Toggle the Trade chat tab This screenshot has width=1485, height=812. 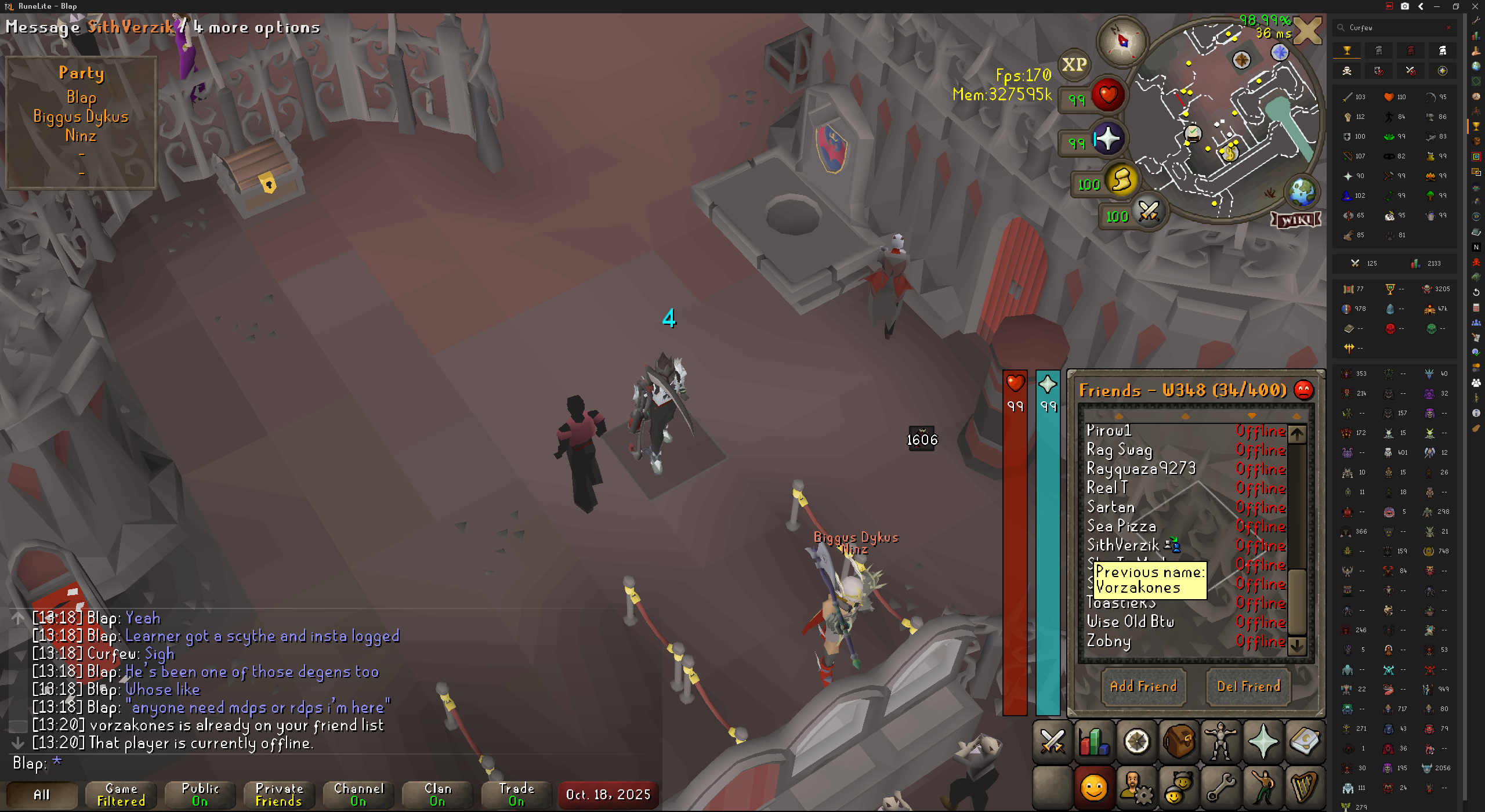[516, 795]
